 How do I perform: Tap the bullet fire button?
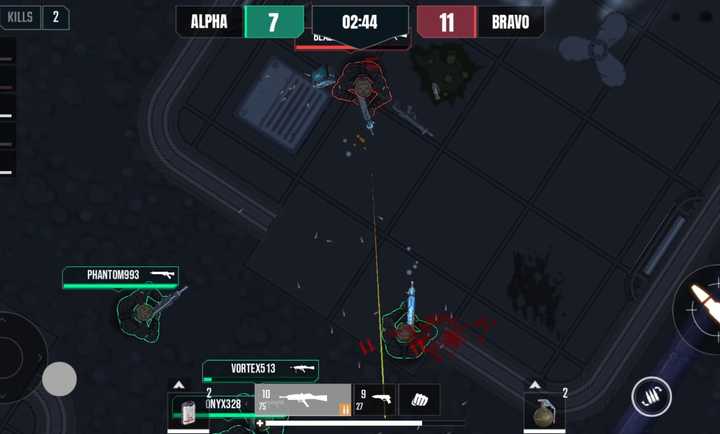[x=702, y=307]
